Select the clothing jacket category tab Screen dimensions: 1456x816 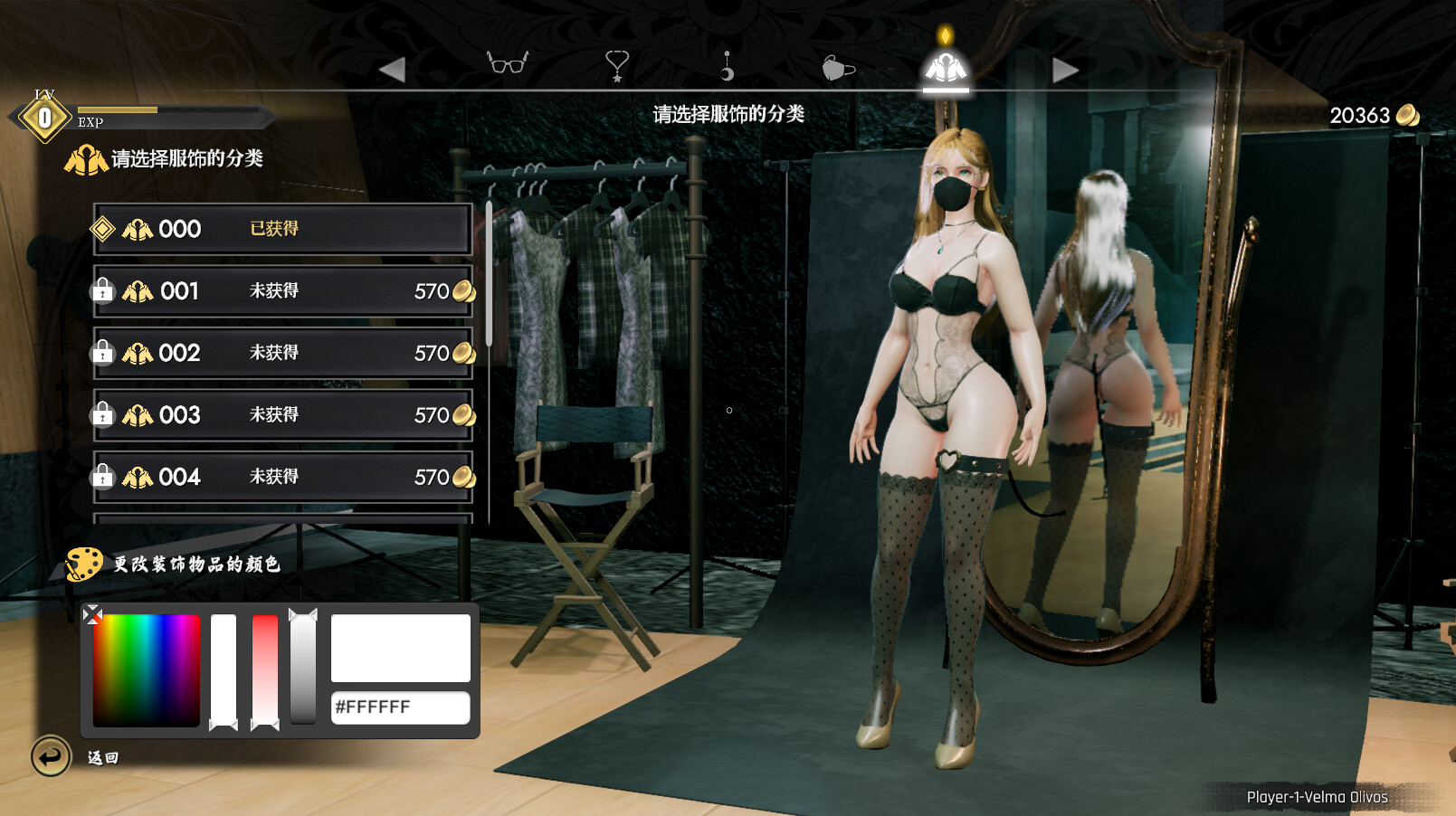[x=945, y=67]
